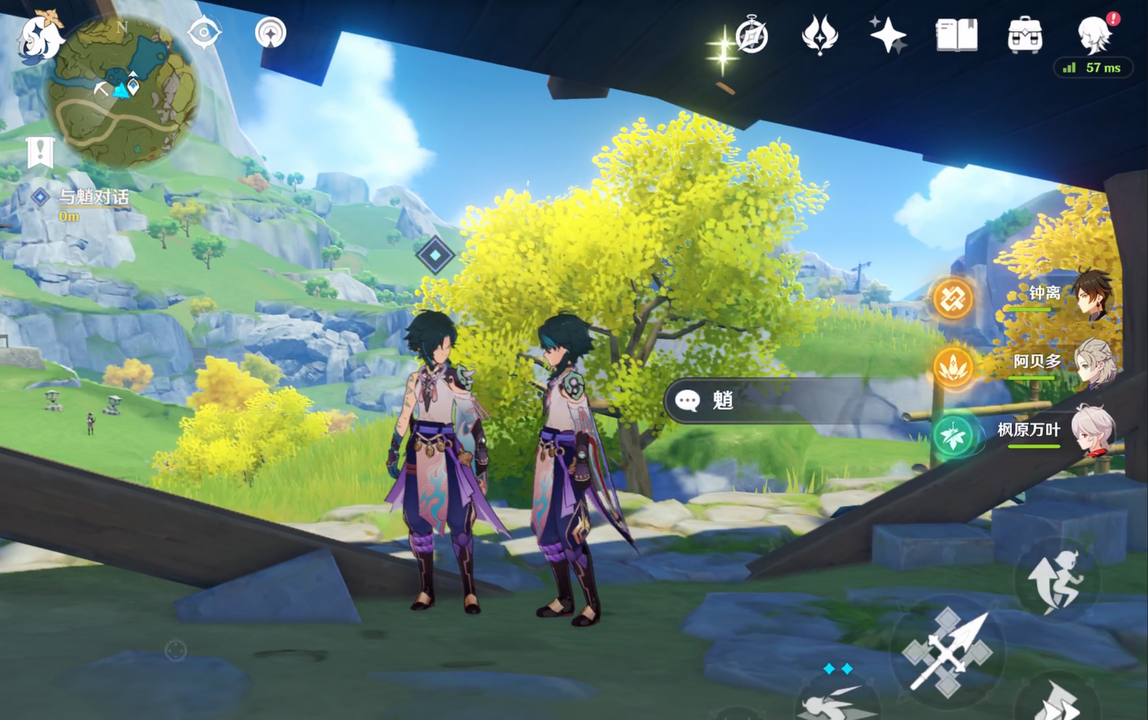
Task: Tap the jump button
Action: click(x=1056, y=582)
